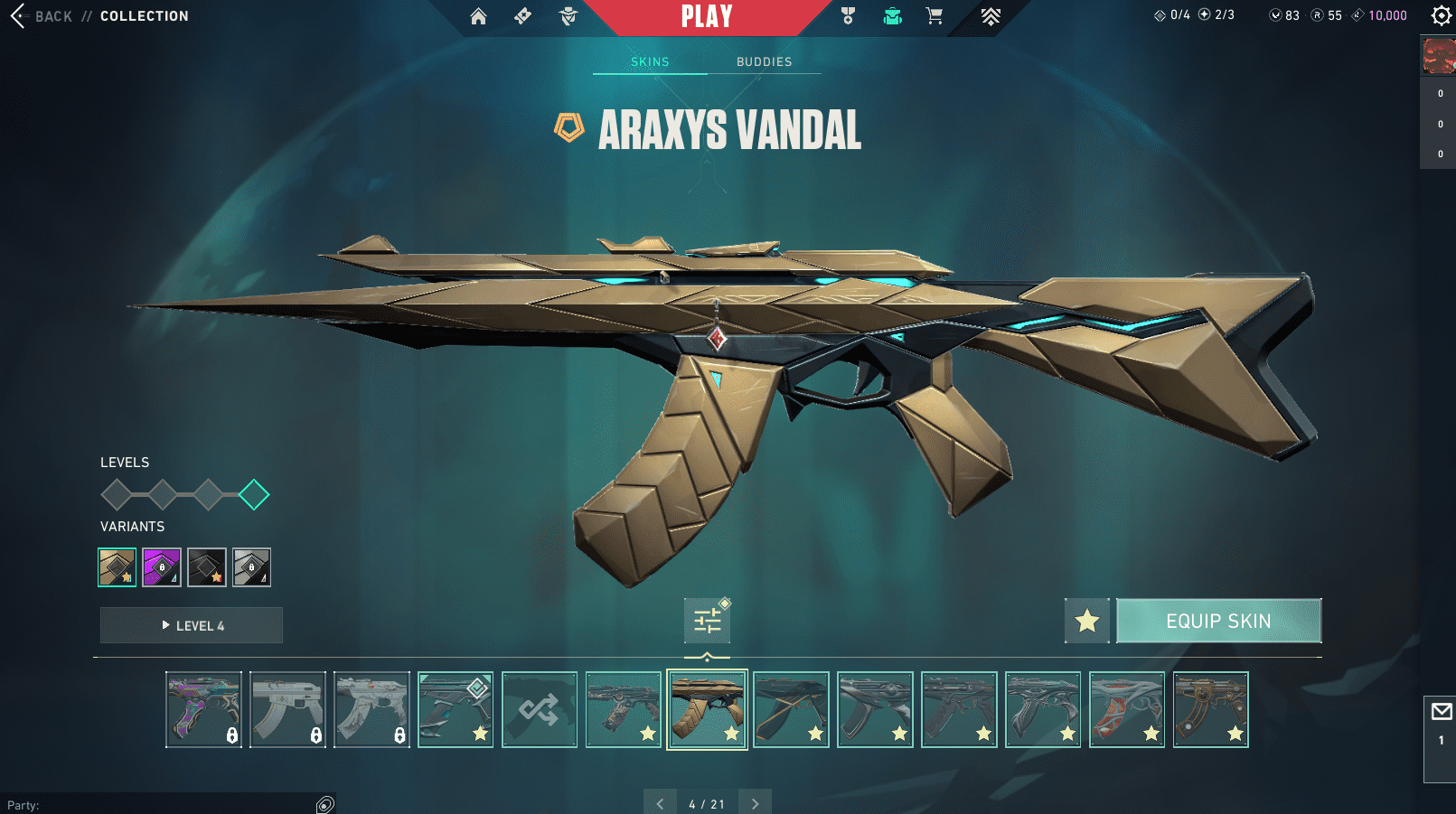This screenshot has height=814, width=1456.
Task: Open the skin filter sliders button
Action: click(707, 621)
